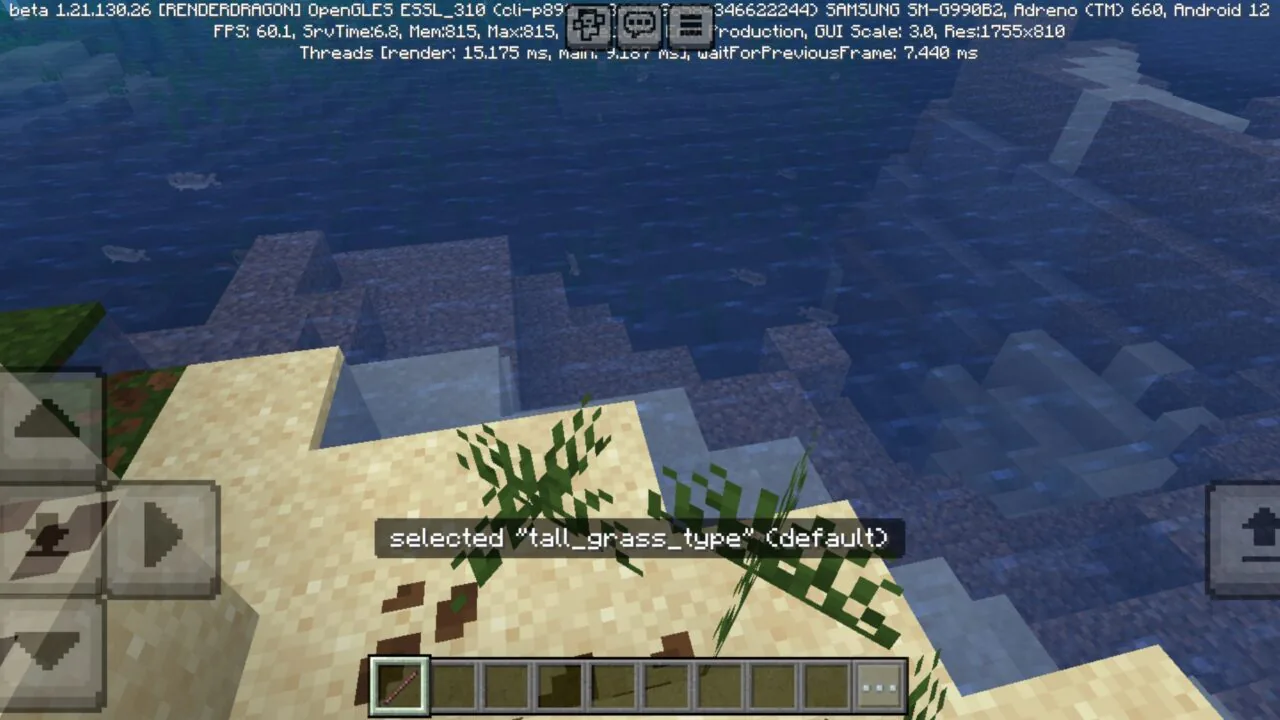Click the selected tall_grass_type notification

click(638, 538)
